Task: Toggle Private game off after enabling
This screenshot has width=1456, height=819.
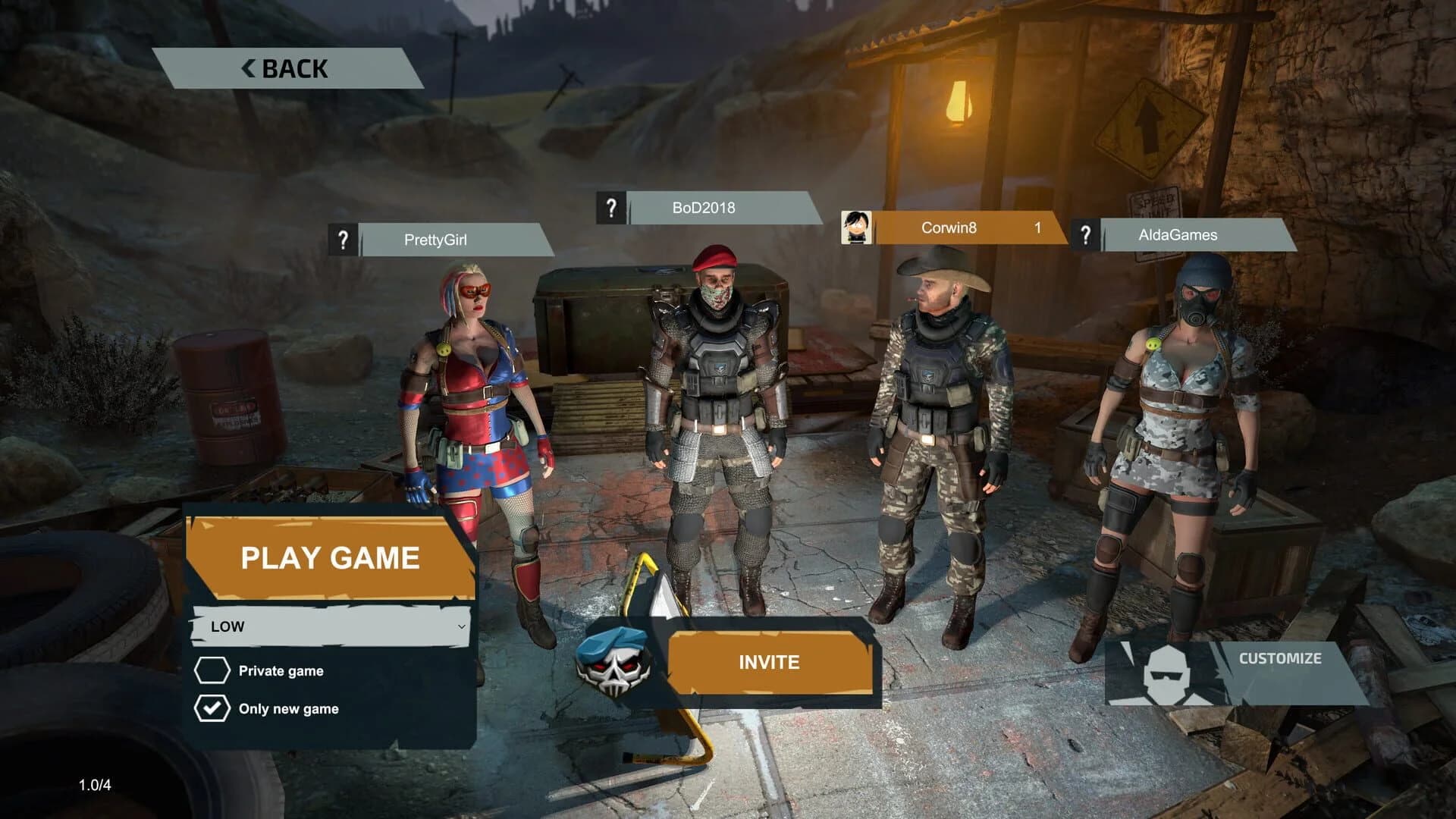Action: coord(215,670)
